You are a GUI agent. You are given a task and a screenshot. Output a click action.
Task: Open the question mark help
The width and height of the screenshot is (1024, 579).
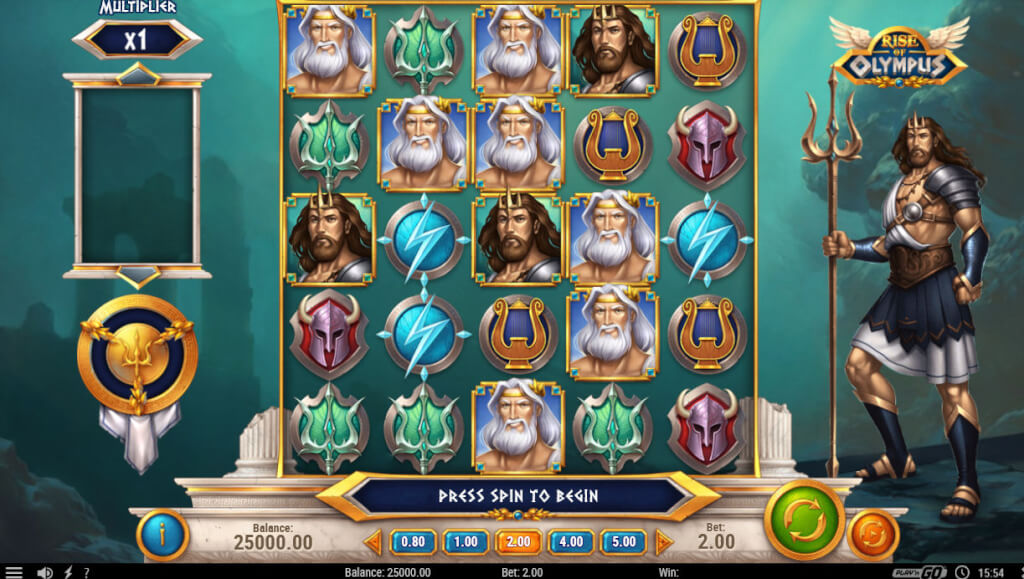pos(88,572)
